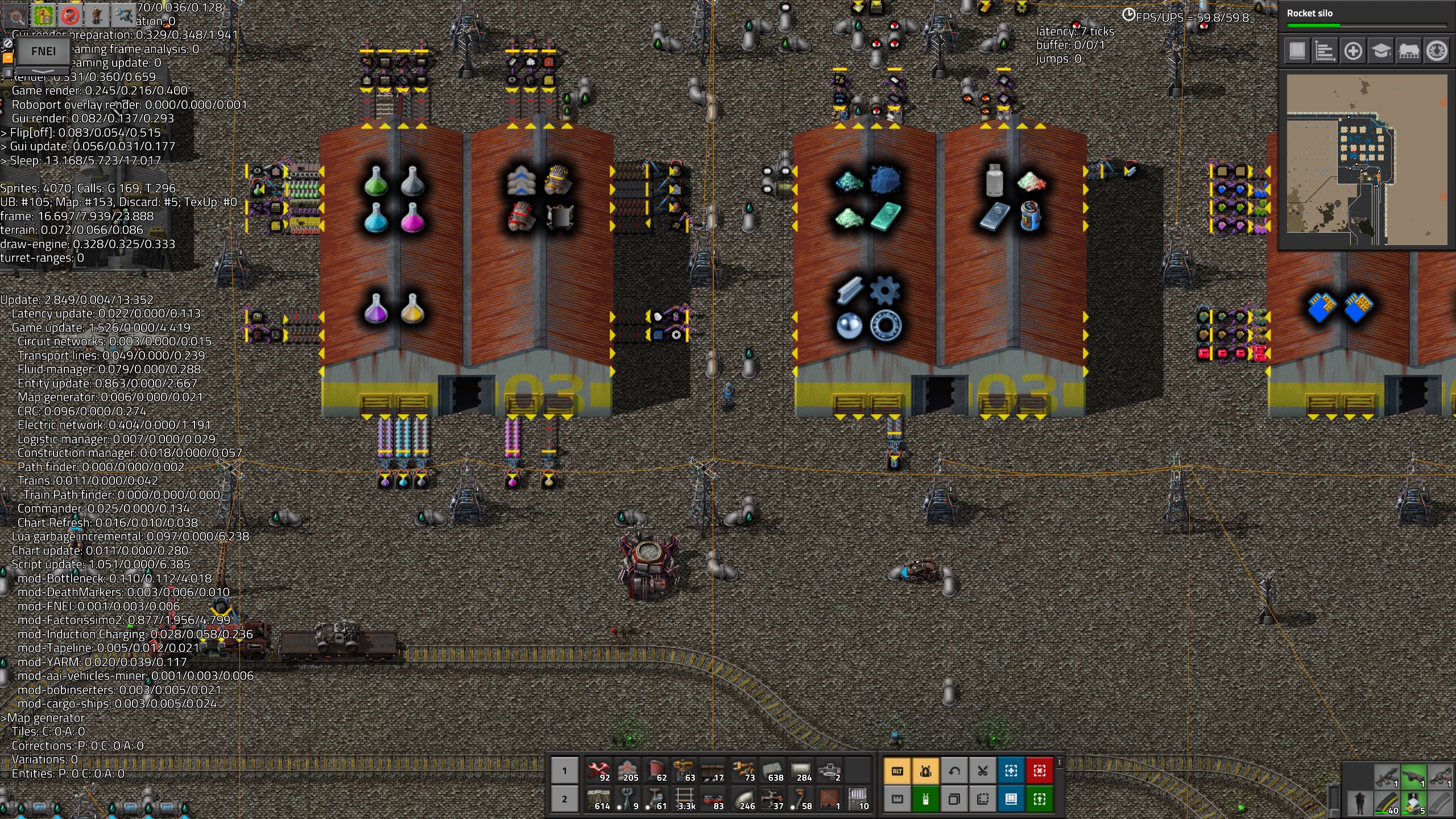Click the blue wrench vehicle mod icon
The image size is (1456, 819).
(122, 16)
